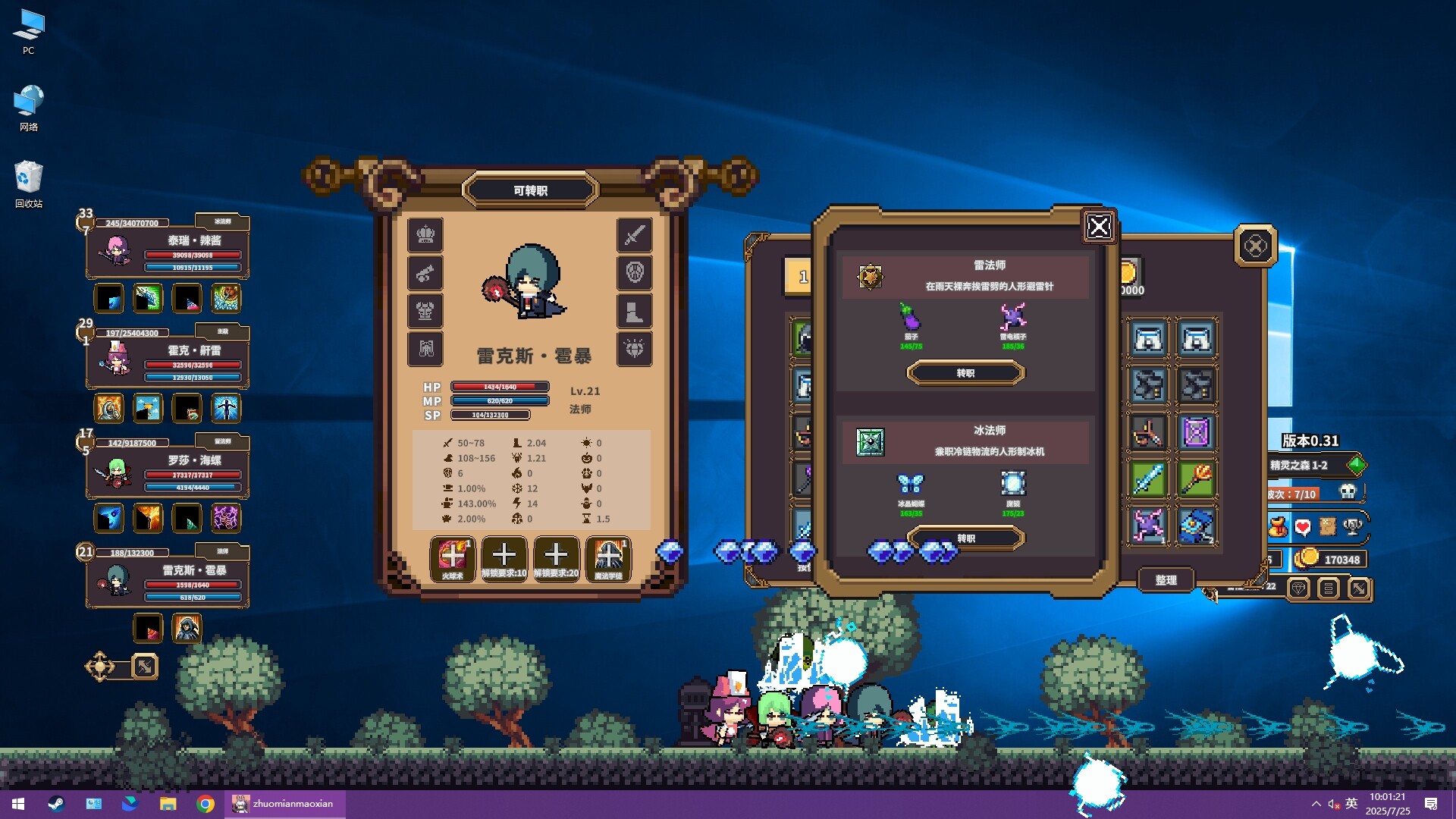Click the diagonal arrows collapse icon bottom right

pyautogui.click(x=1358, y=588)
